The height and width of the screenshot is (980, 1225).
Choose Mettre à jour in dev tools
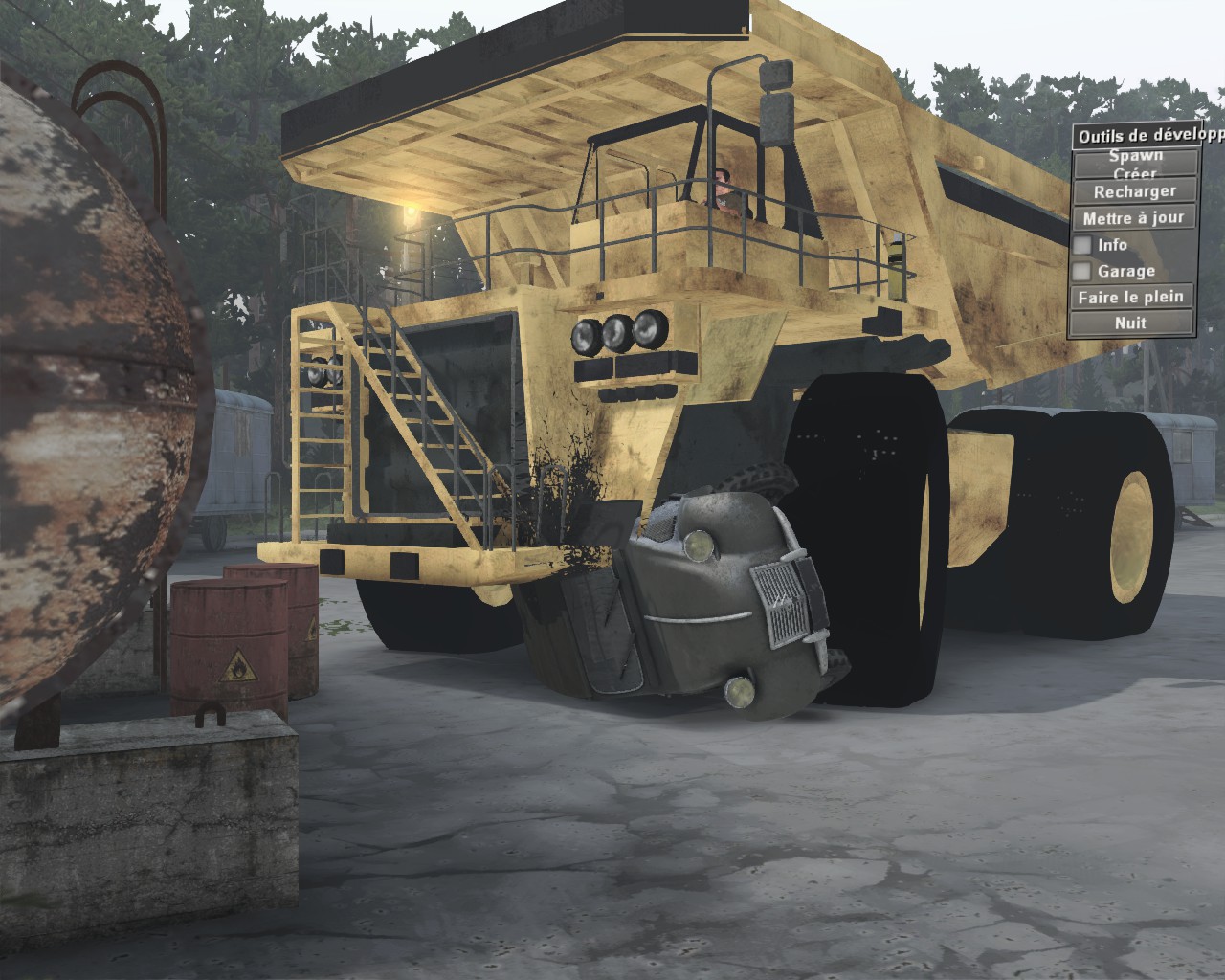(x=1135, y=218)
